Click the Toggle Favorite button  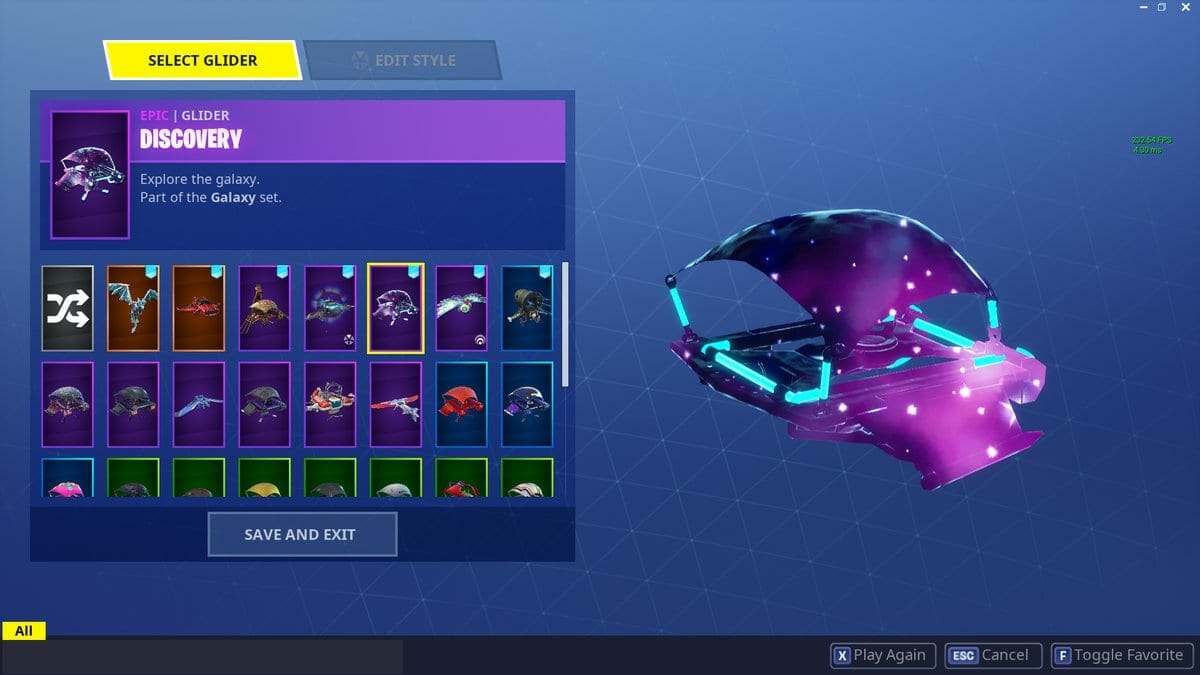[x=1120, y=656]
